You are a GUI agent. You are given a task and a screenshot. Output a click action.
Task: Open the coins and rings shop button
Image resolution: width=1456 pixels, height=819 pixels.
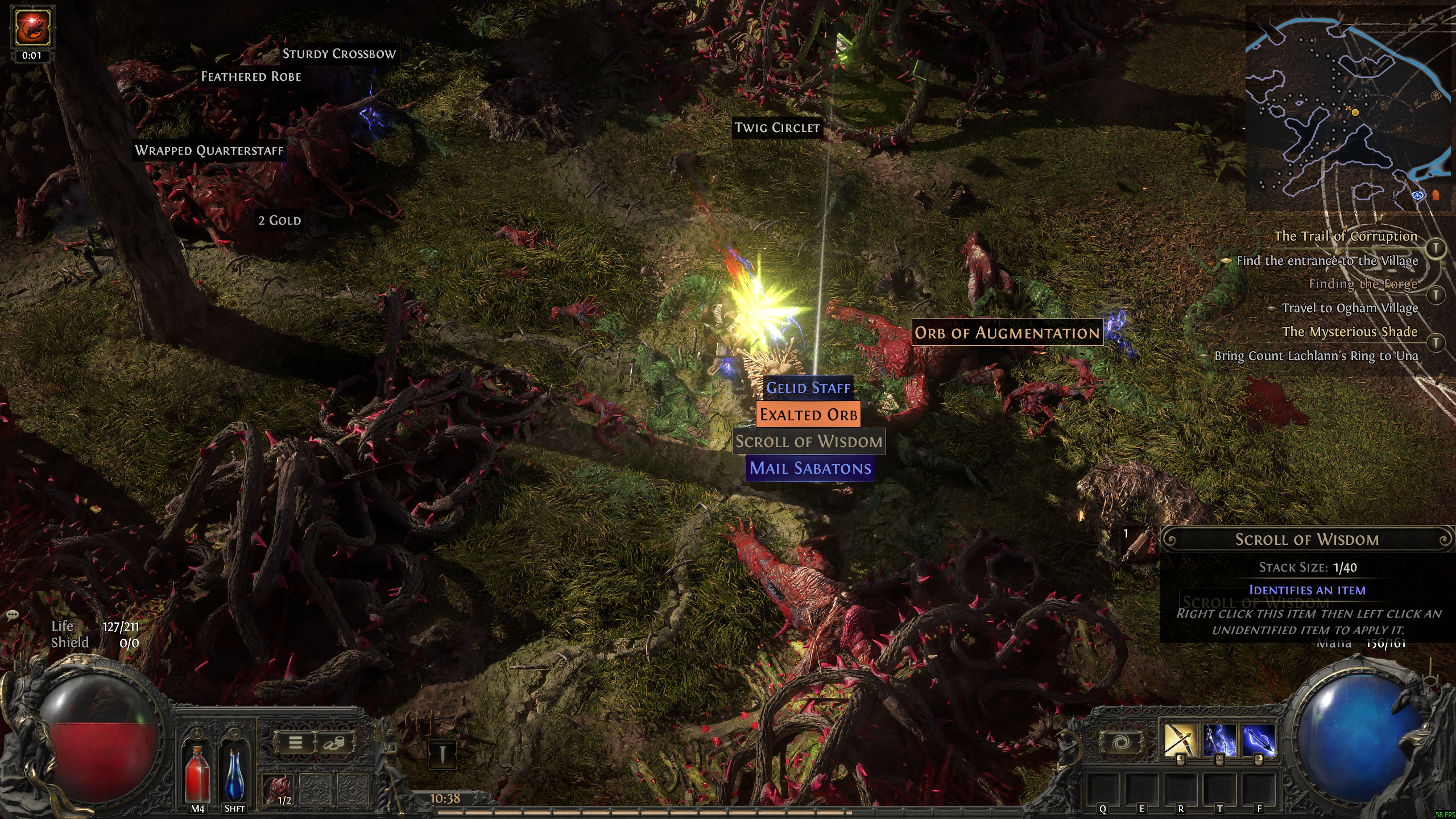[334, 743]
